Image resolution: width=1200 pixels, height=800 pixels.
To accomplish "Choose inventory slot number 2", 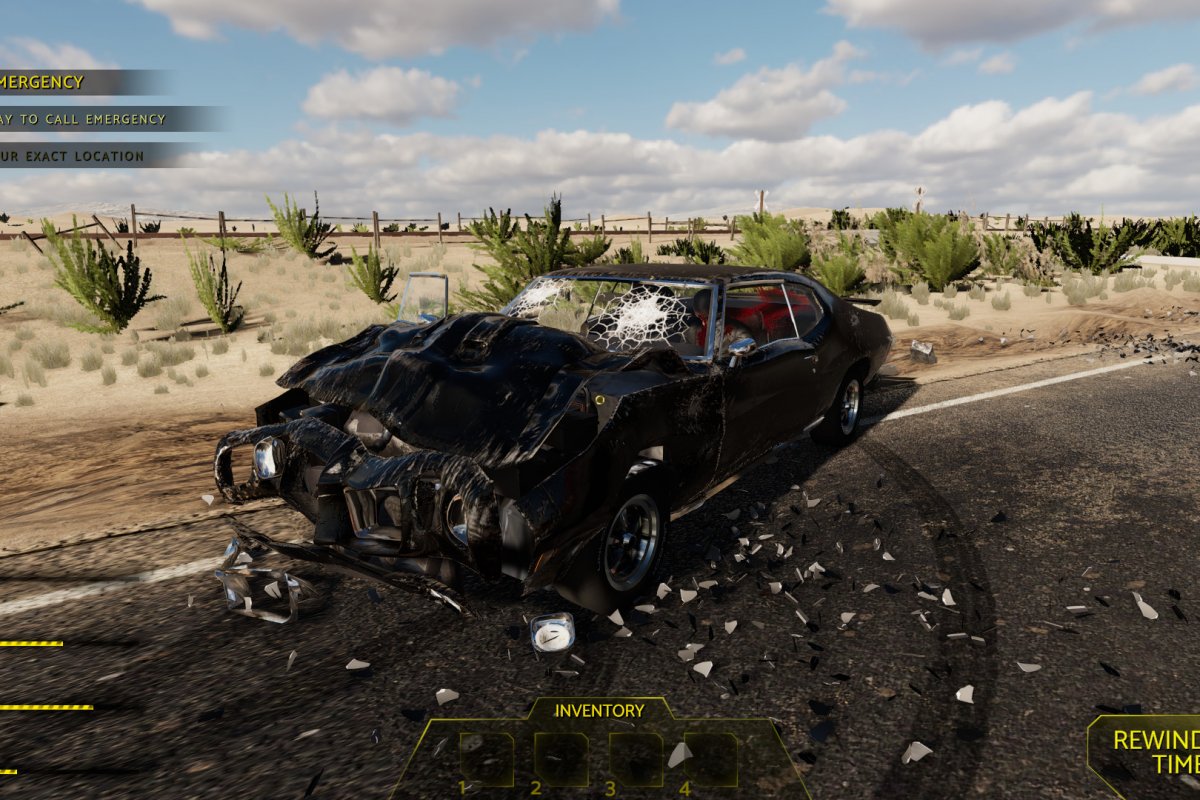I will pyautogui.click(x=561, y=759).
